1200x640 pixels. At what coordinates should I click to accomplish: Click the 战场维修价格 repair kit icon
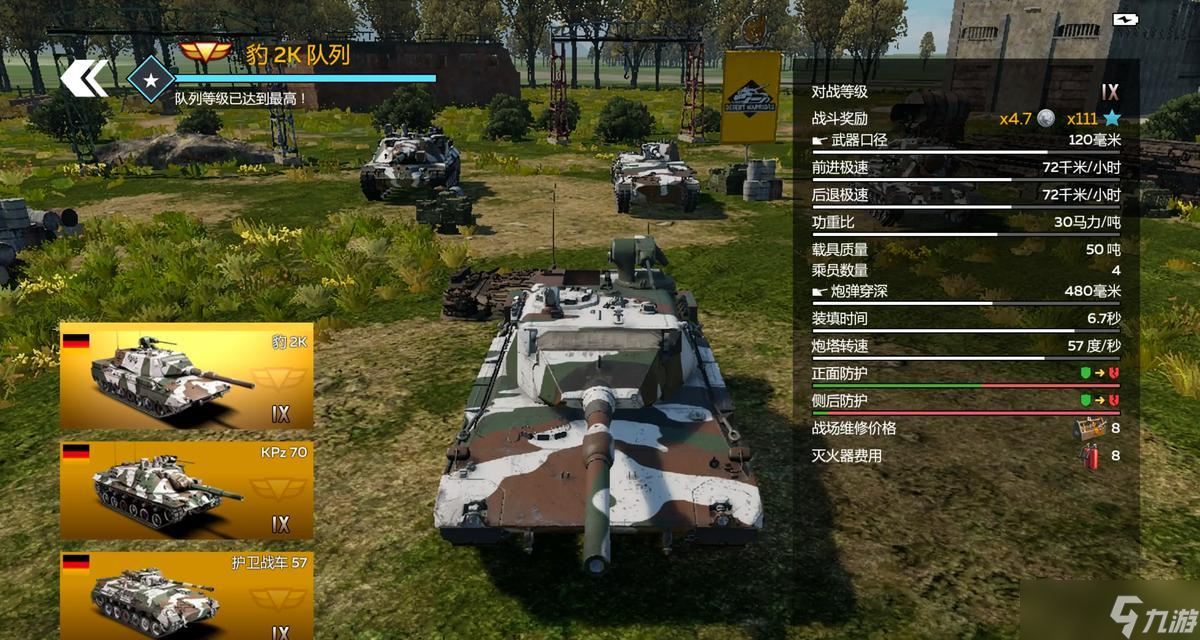1086,429
